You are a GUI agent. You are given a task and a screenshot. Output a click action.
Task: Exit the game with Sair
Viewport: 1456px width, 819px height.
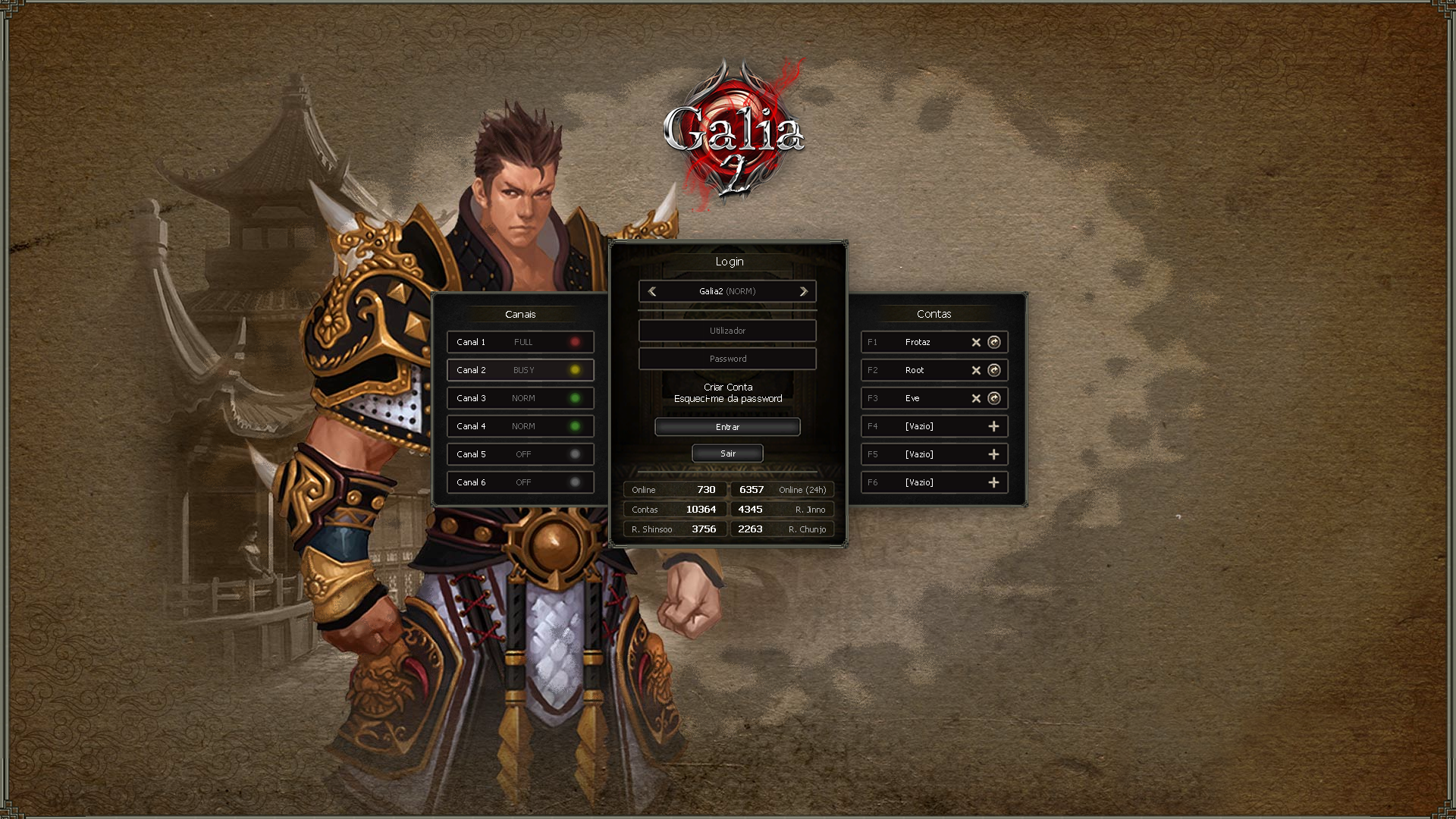pos(727,453)
